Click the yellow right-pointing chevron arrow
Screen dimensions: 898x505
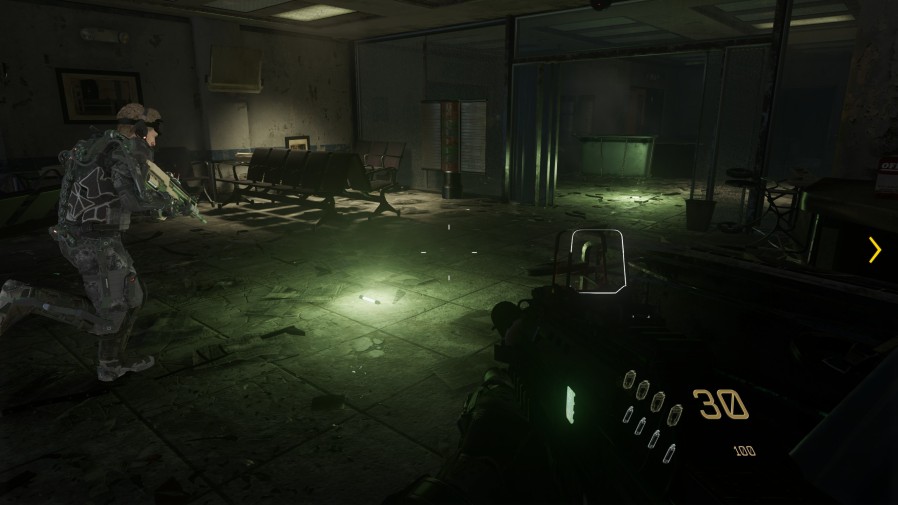point(875,250)
